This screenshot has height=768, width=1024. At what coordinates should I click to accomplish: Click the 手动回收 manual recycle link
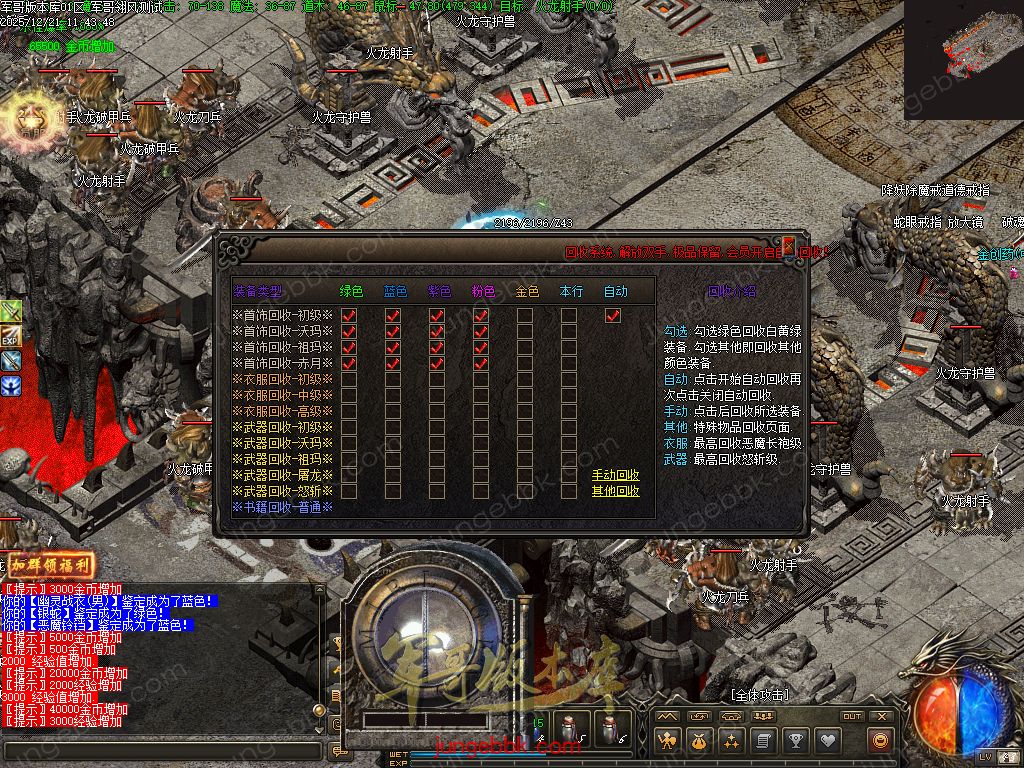[615, 475]
